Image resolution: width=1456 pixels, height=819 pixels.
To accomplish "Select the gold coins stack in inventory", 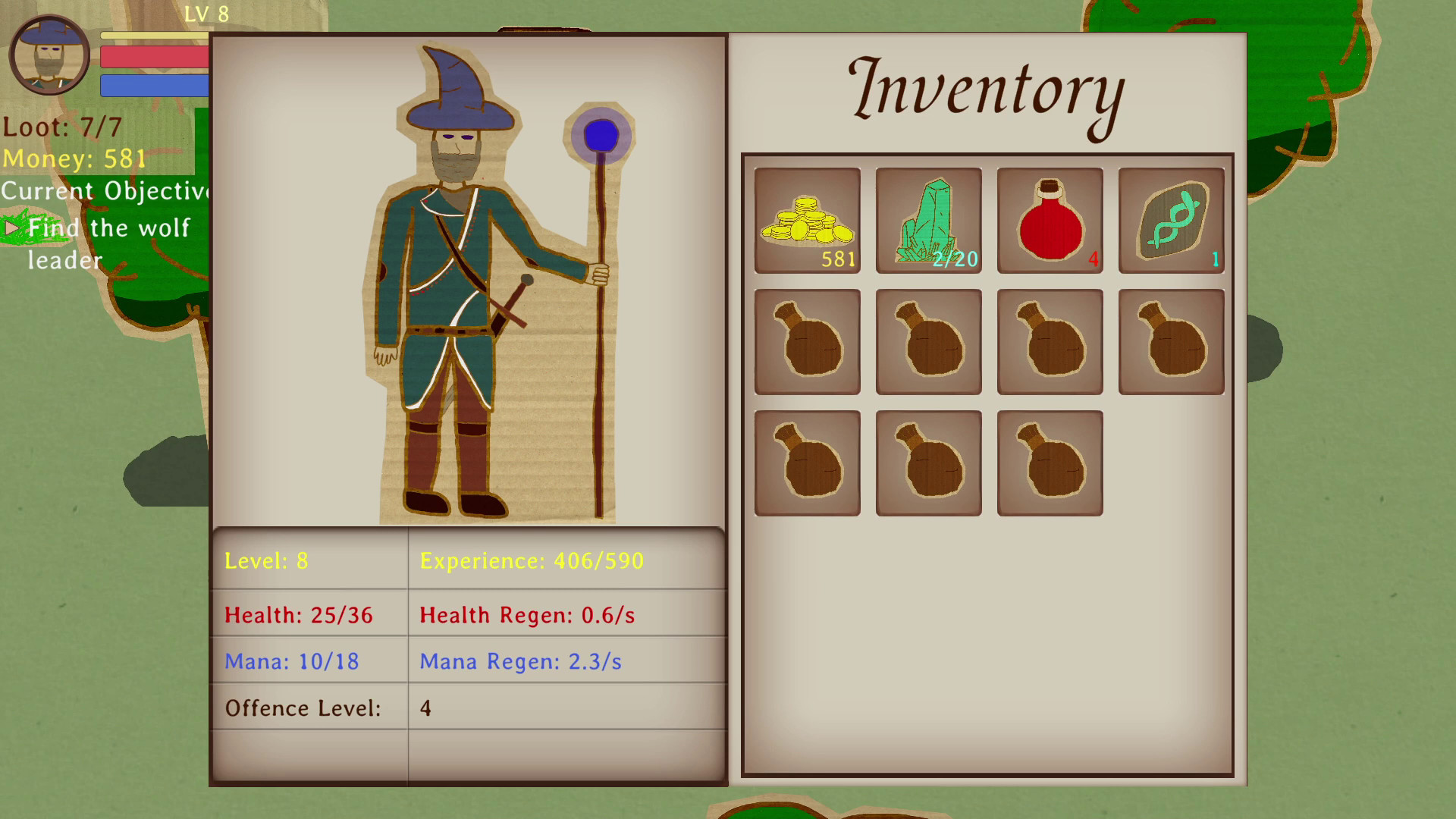I will click(807, 221).
